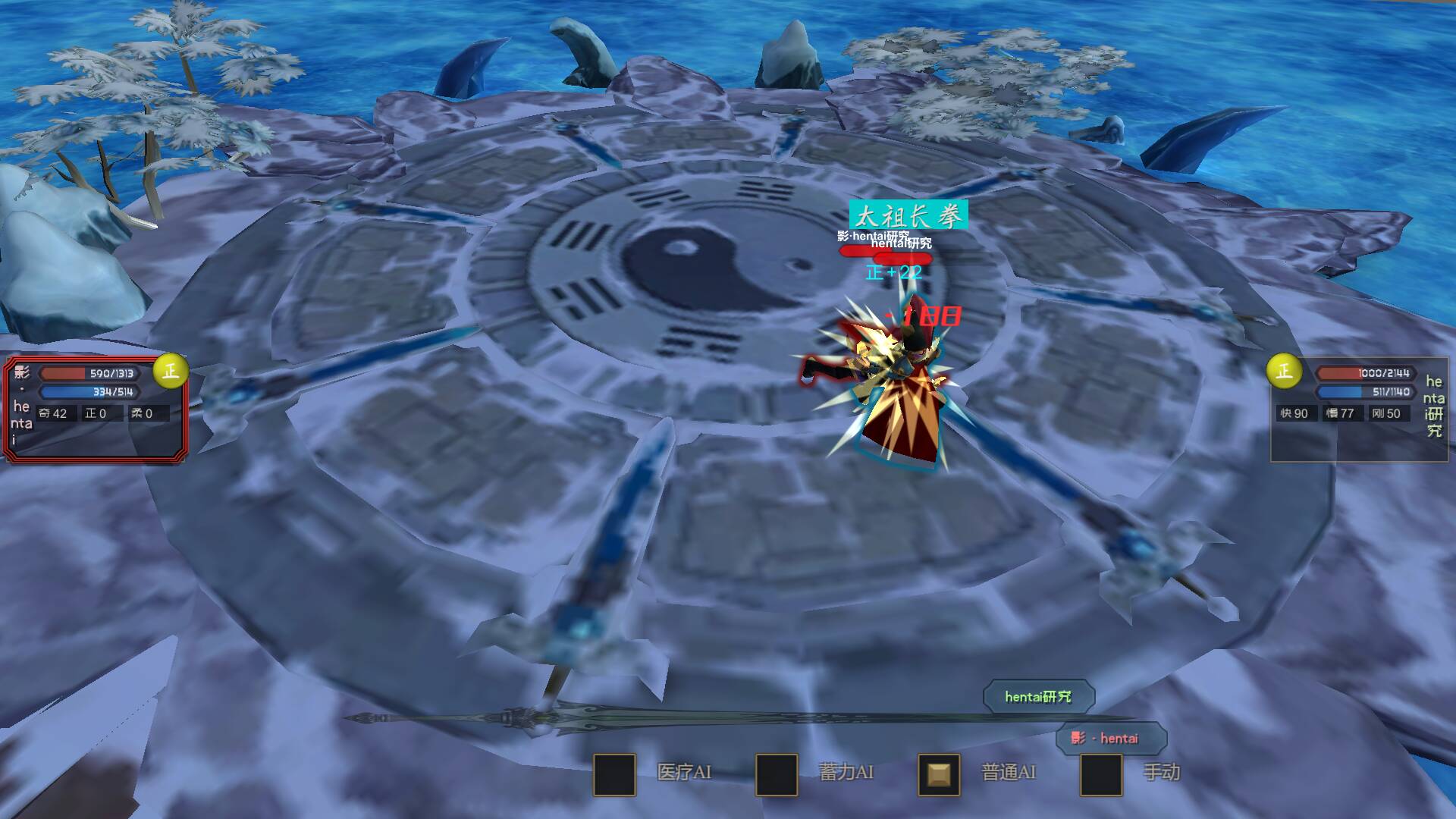Image resolution: width=1456 pixels, height=819 pixels.
Task: Enable the 医疗AI checkbox
Action: pyautogui.click(x=614, y=774)
